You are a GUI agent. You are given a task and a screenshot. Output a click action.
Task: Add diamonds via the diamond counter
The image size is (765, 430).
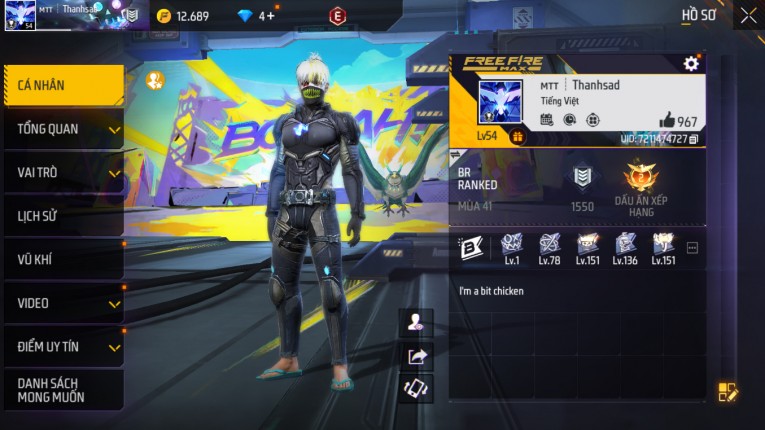pyautogui.click(x=267, y=16)
